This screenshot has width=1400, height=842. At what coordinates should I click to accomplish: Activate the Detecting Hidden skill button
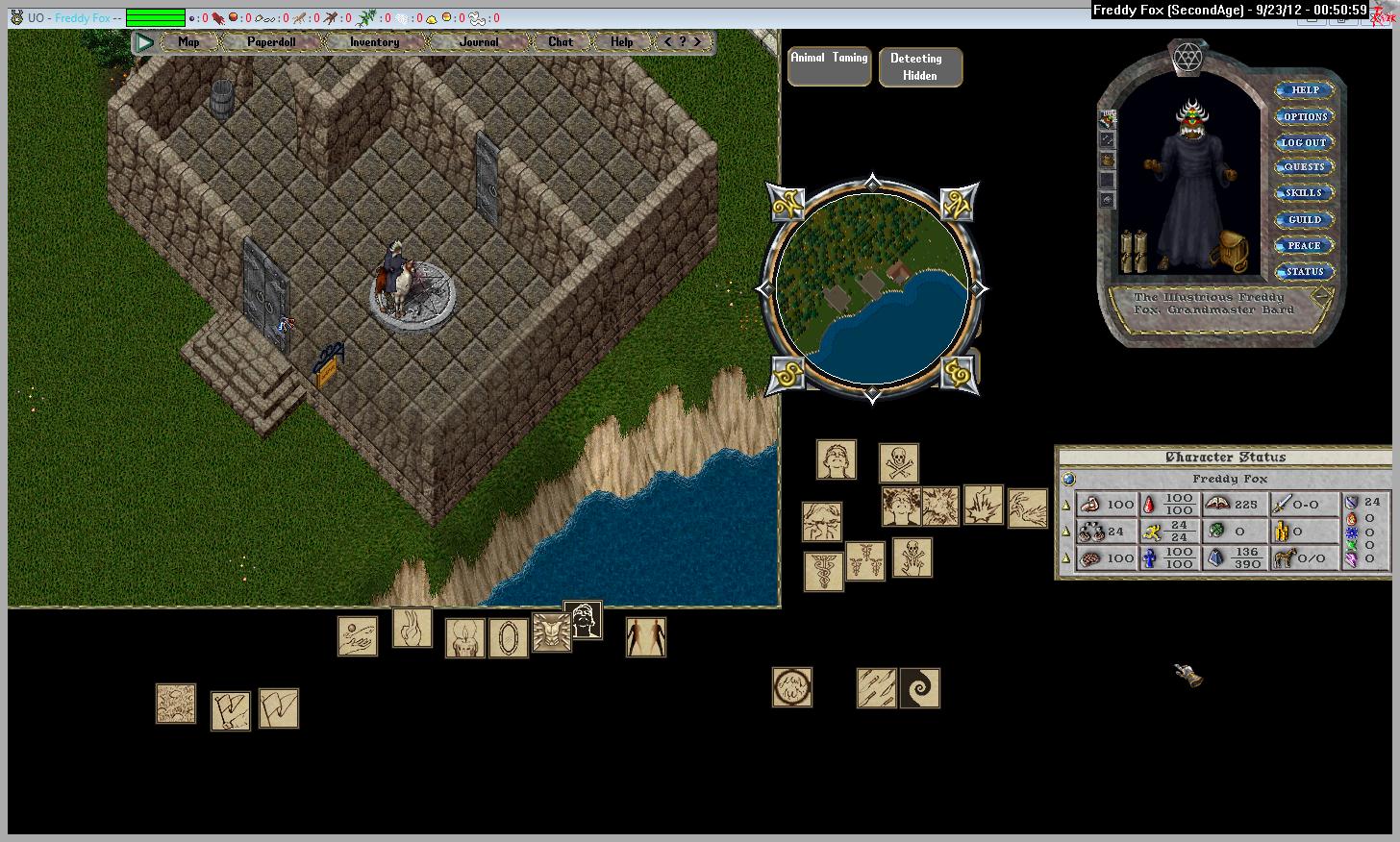(x=919, y=67)
